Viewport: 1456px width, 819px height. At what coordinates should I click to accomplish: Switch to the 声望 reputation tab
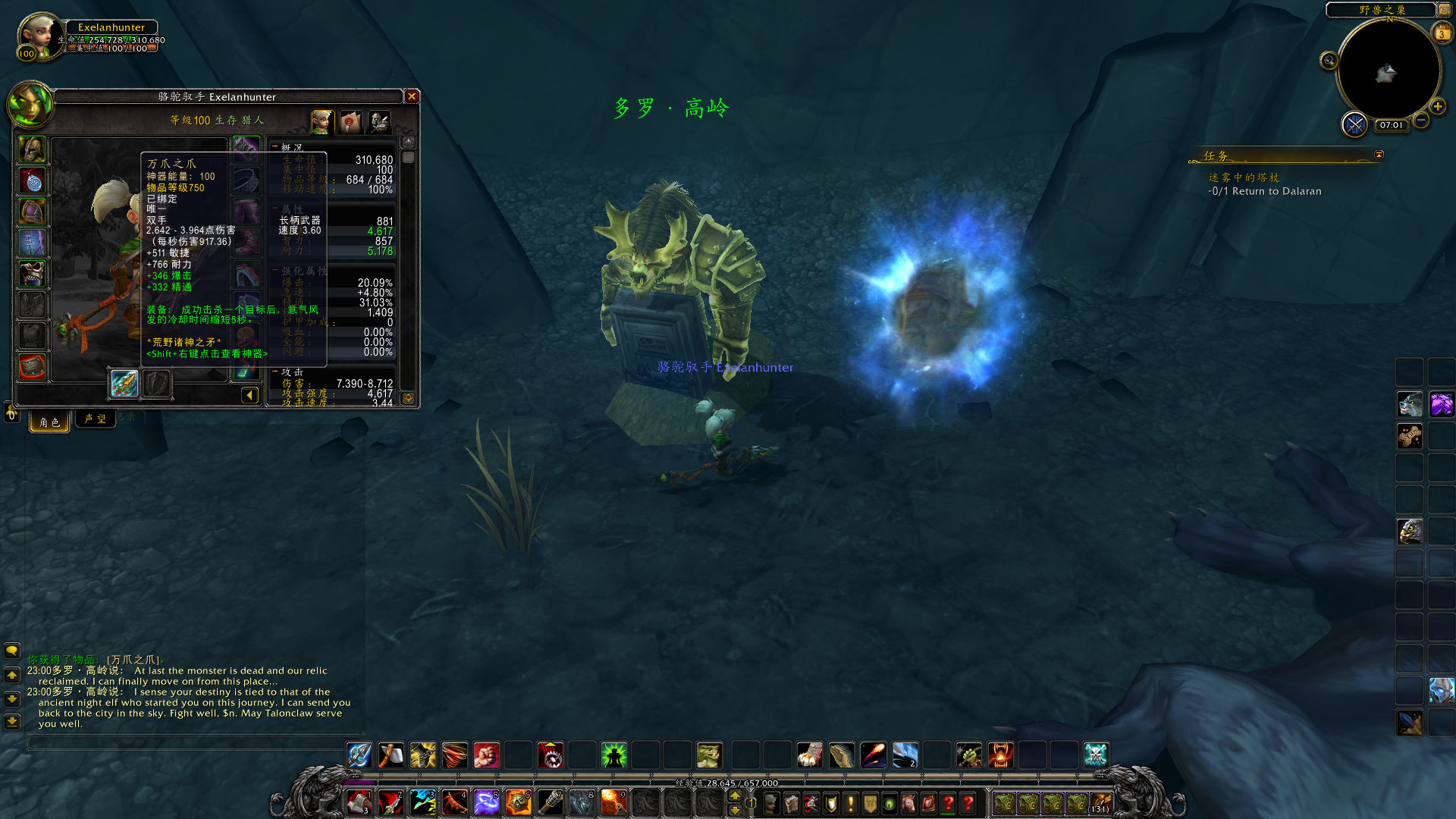point(96,419)
